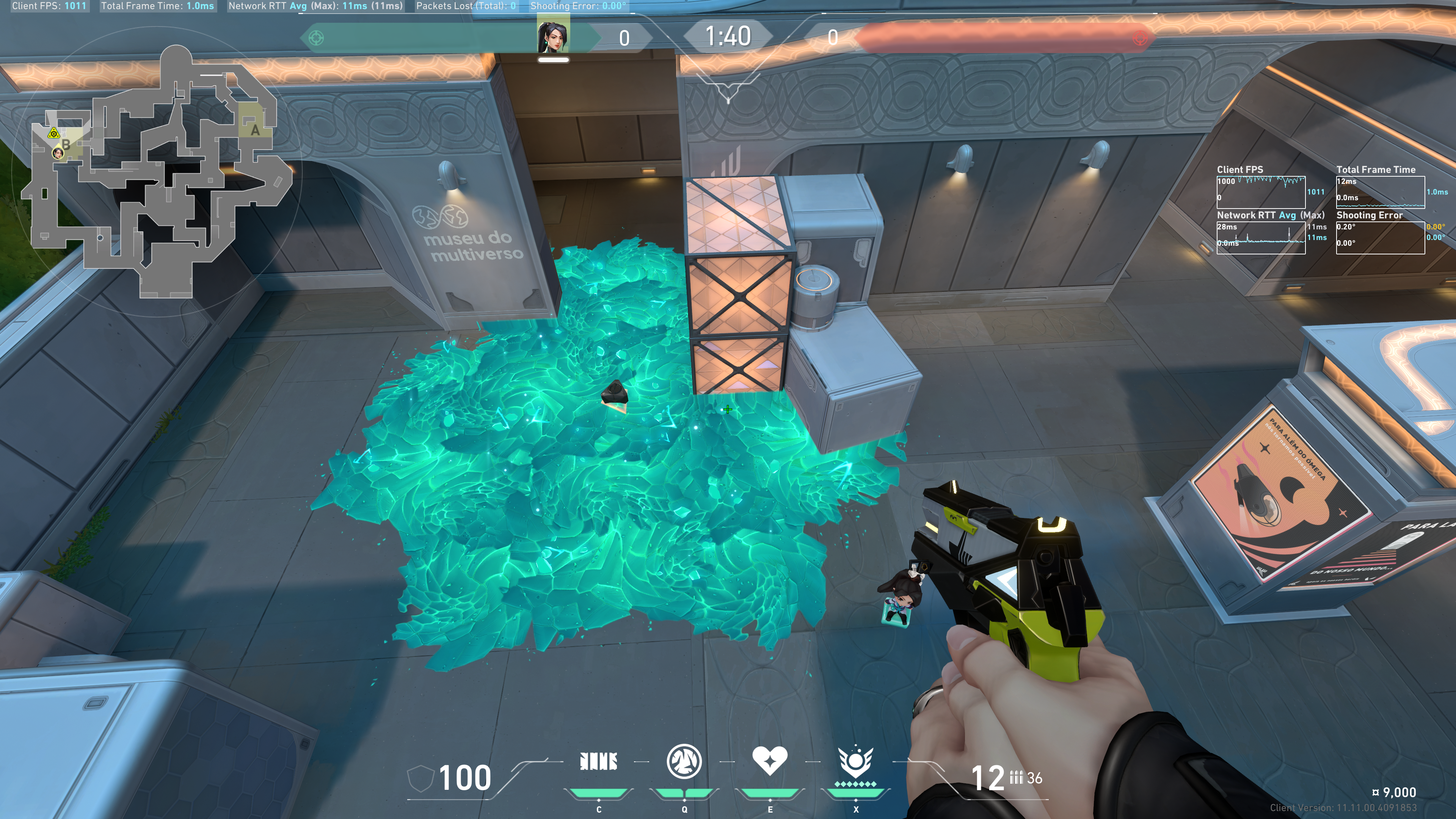Activate the Slow Orb ability icon
The width and height of the screenshot is (1456, 819).
click(684, 761)
